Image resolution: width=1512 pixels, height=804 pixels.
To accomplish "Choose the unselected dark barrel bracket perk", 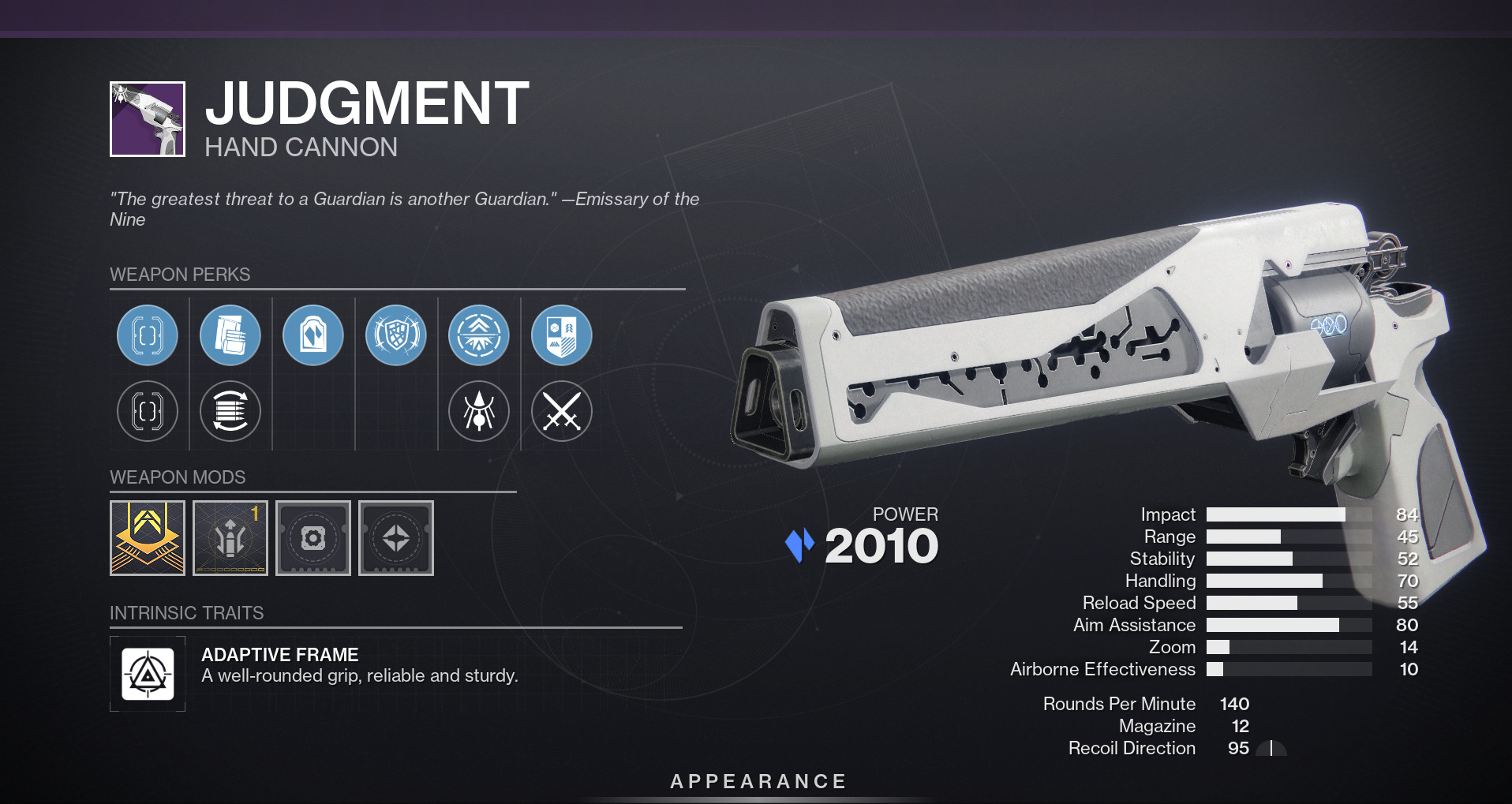I will point(148,411).
